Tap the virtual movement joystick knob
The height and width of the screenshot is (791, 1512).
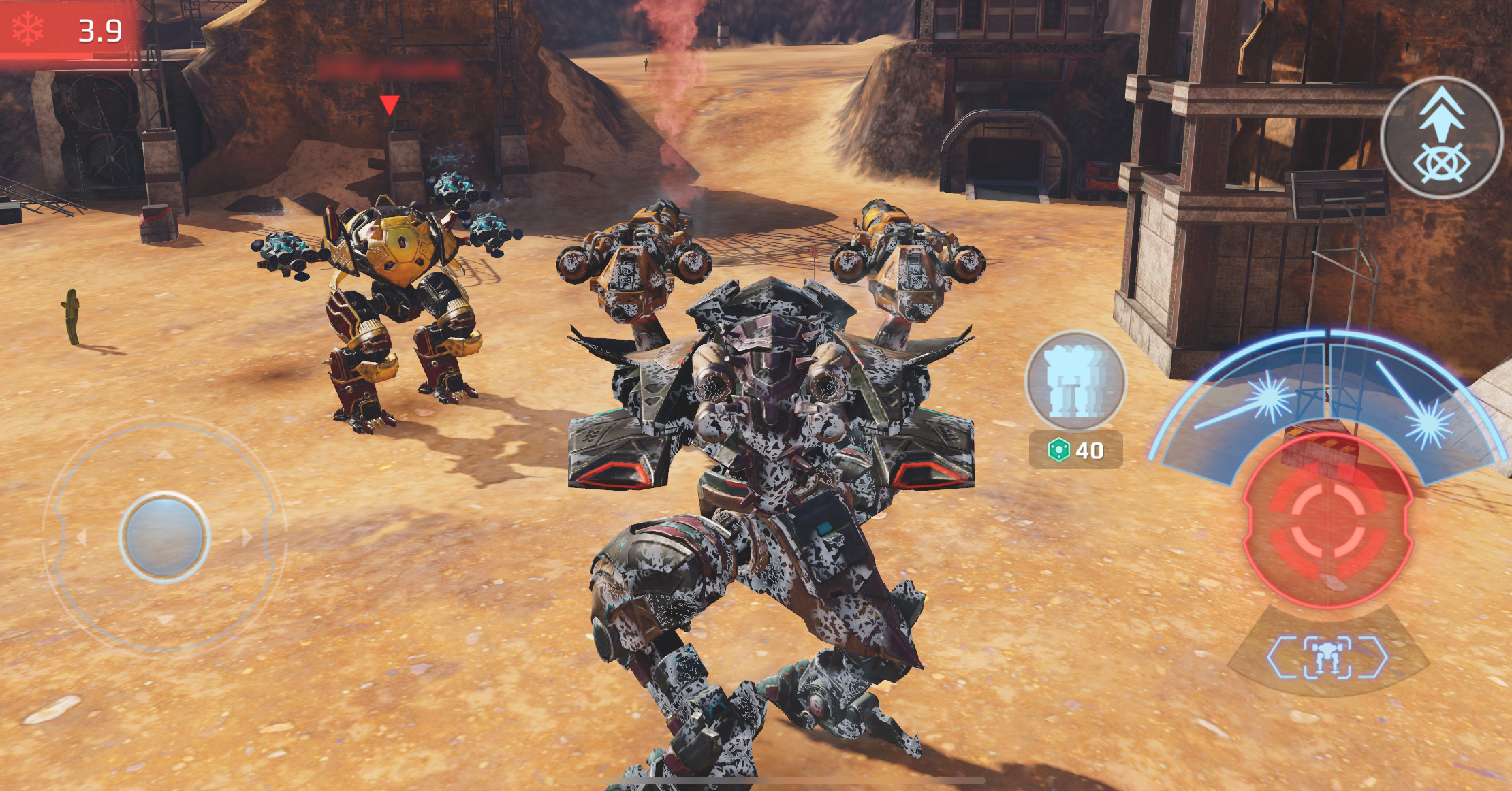pos(164,536)
